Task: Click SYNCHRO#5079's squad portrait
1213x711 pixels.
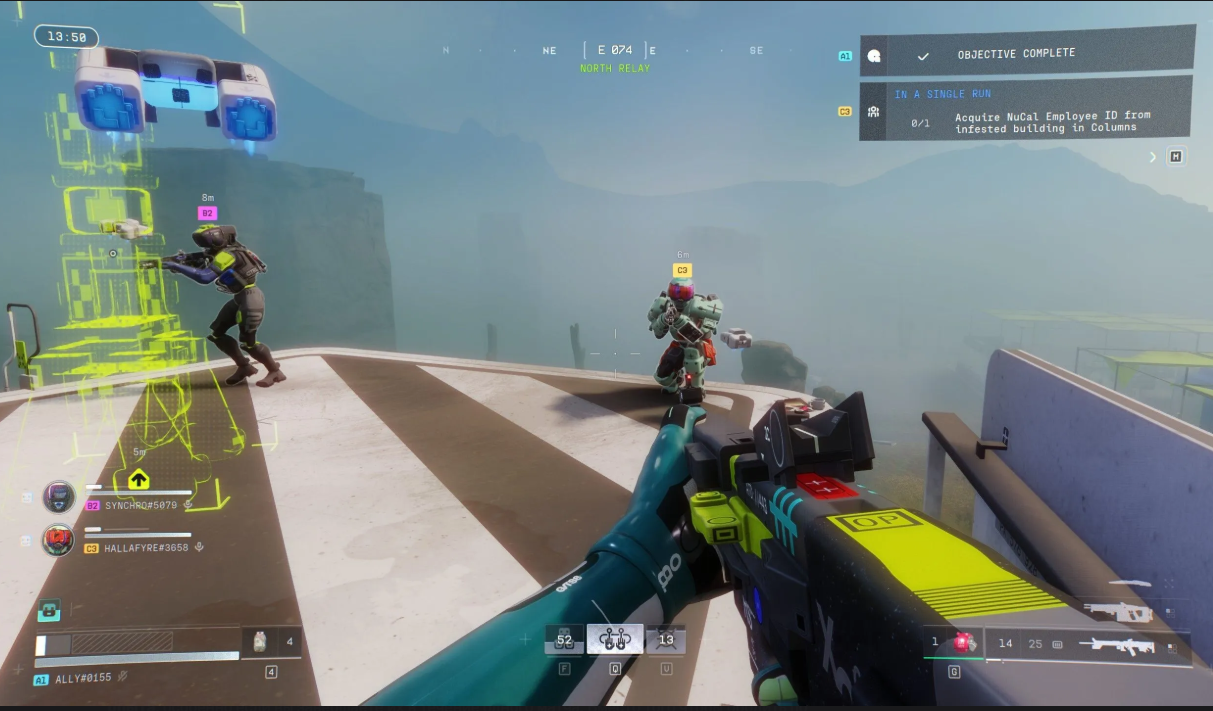Action: [x=59, y=497]
